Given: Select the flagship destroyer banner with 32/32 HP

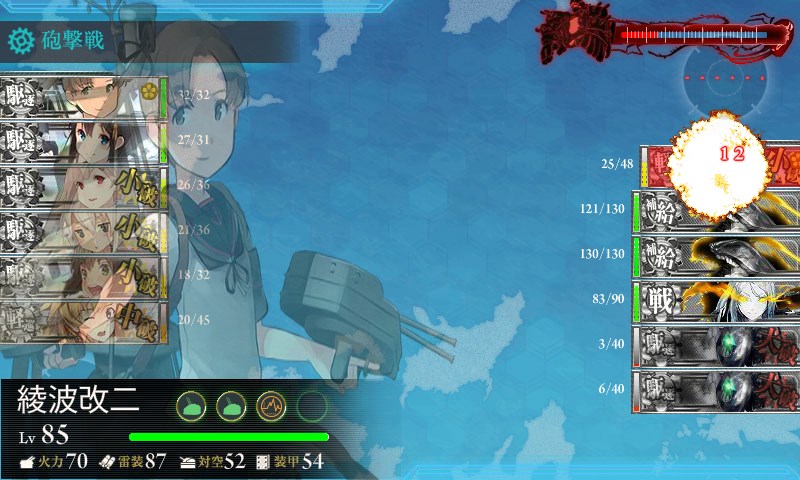Looking at the screenshot, I should (x=82, y=96).
